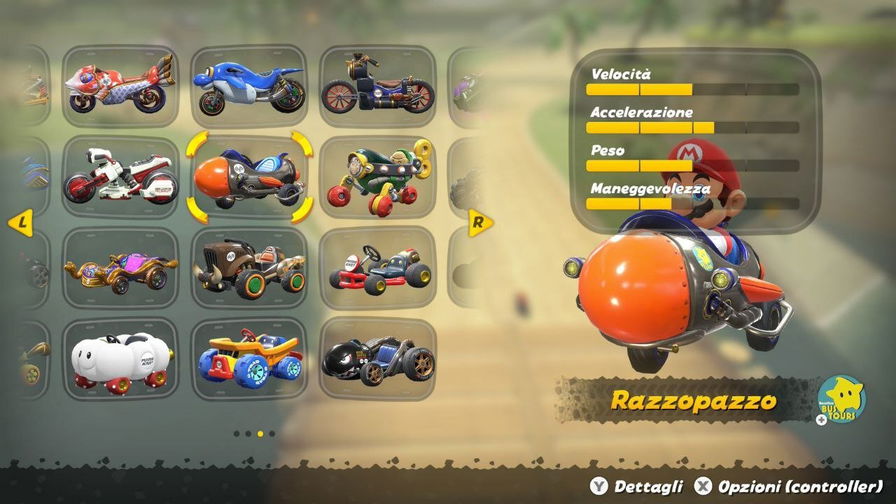Pick the dark chopper-style motorbike
The width and height of the screenshot is (896, 504).
tap(377, 86)
